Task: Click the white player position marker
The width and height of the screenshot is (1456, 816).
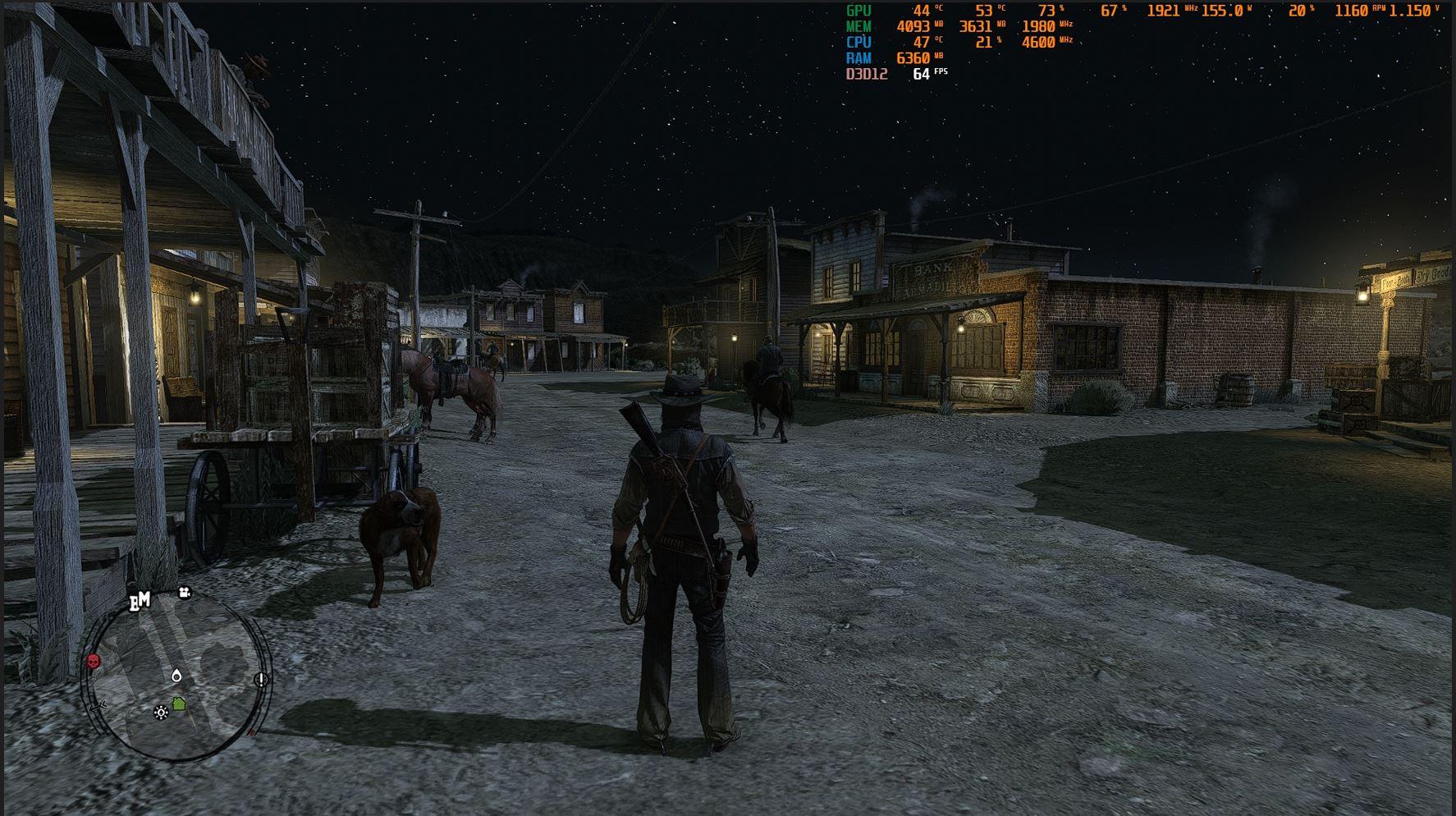Action: (176, 676)
